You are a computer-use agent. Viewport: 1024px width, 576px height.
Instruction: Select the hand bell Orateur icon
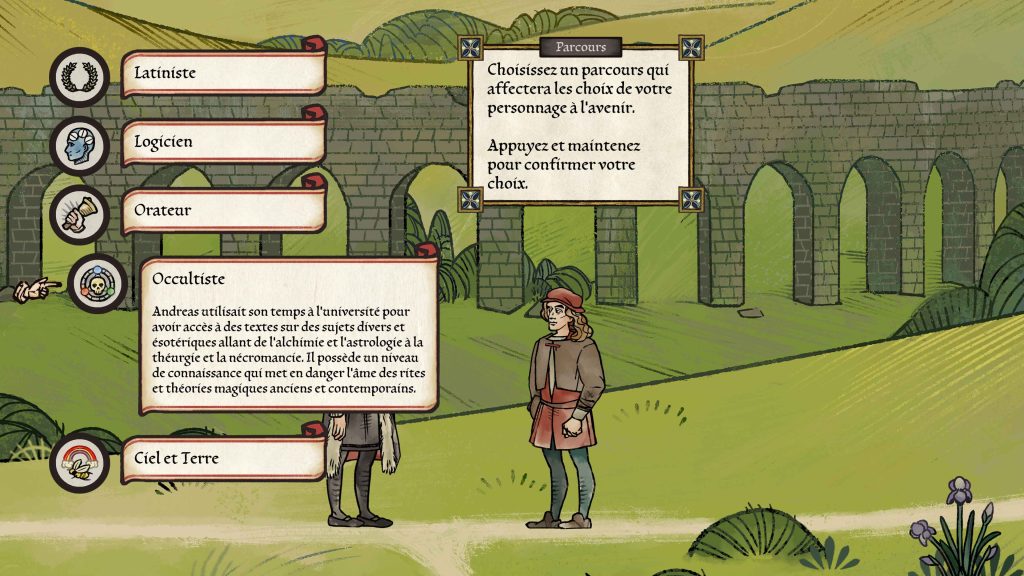pos(80,214)
